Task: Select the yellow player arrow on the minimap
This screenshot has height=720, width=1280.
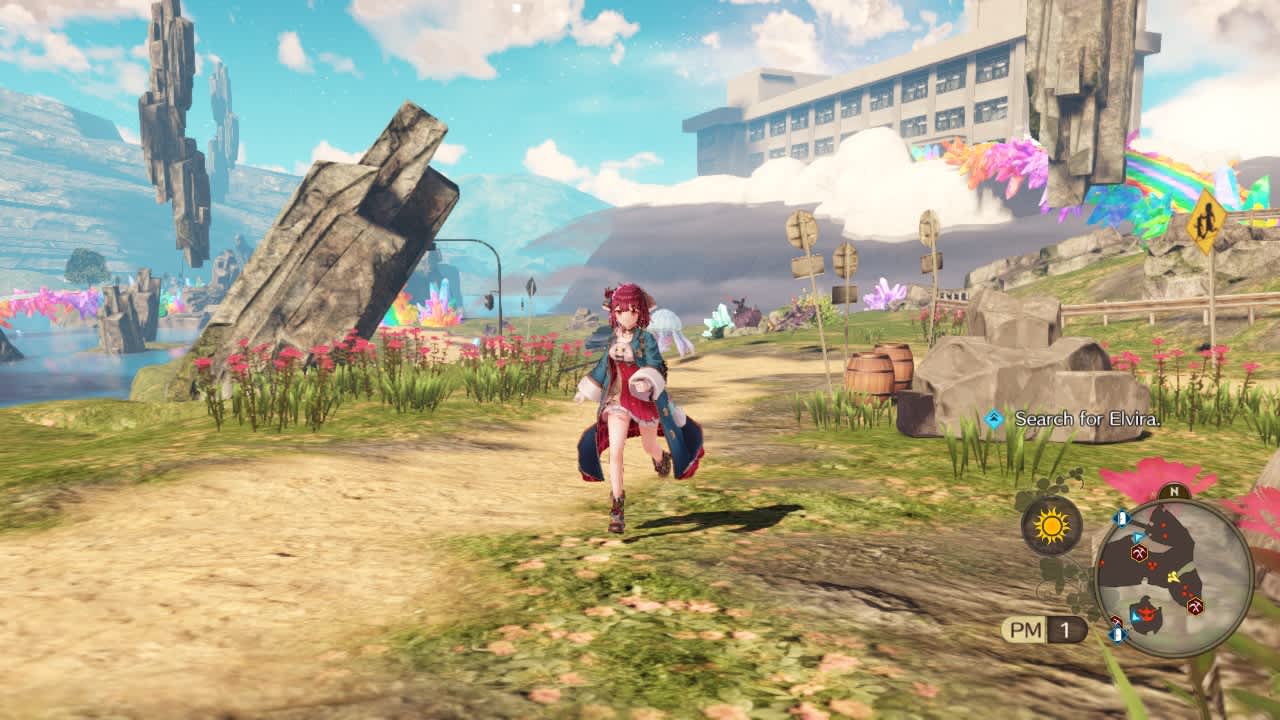Action: [x=1173, y=575]
